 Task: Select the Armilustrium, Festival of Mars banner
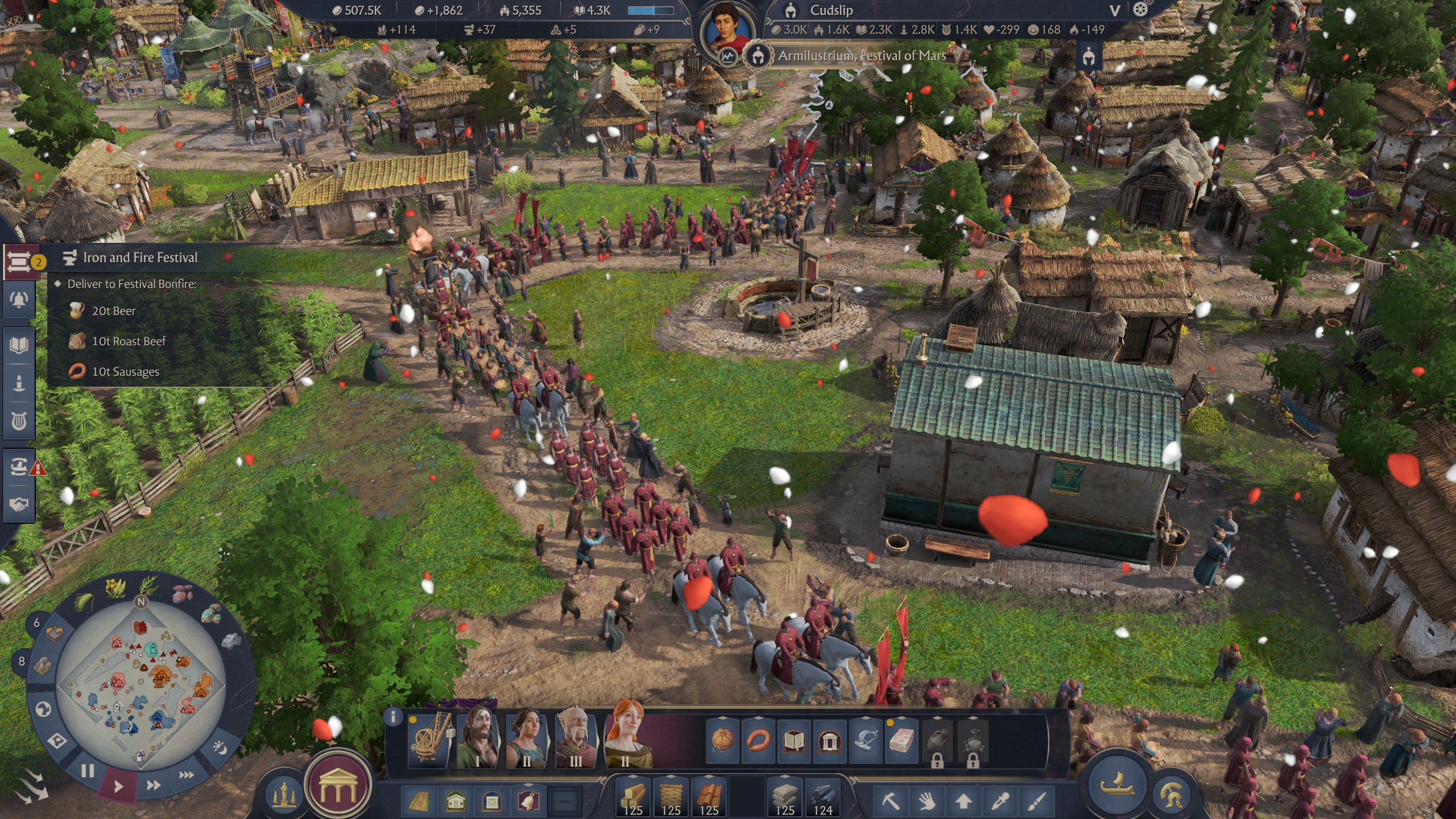(861, 56)
